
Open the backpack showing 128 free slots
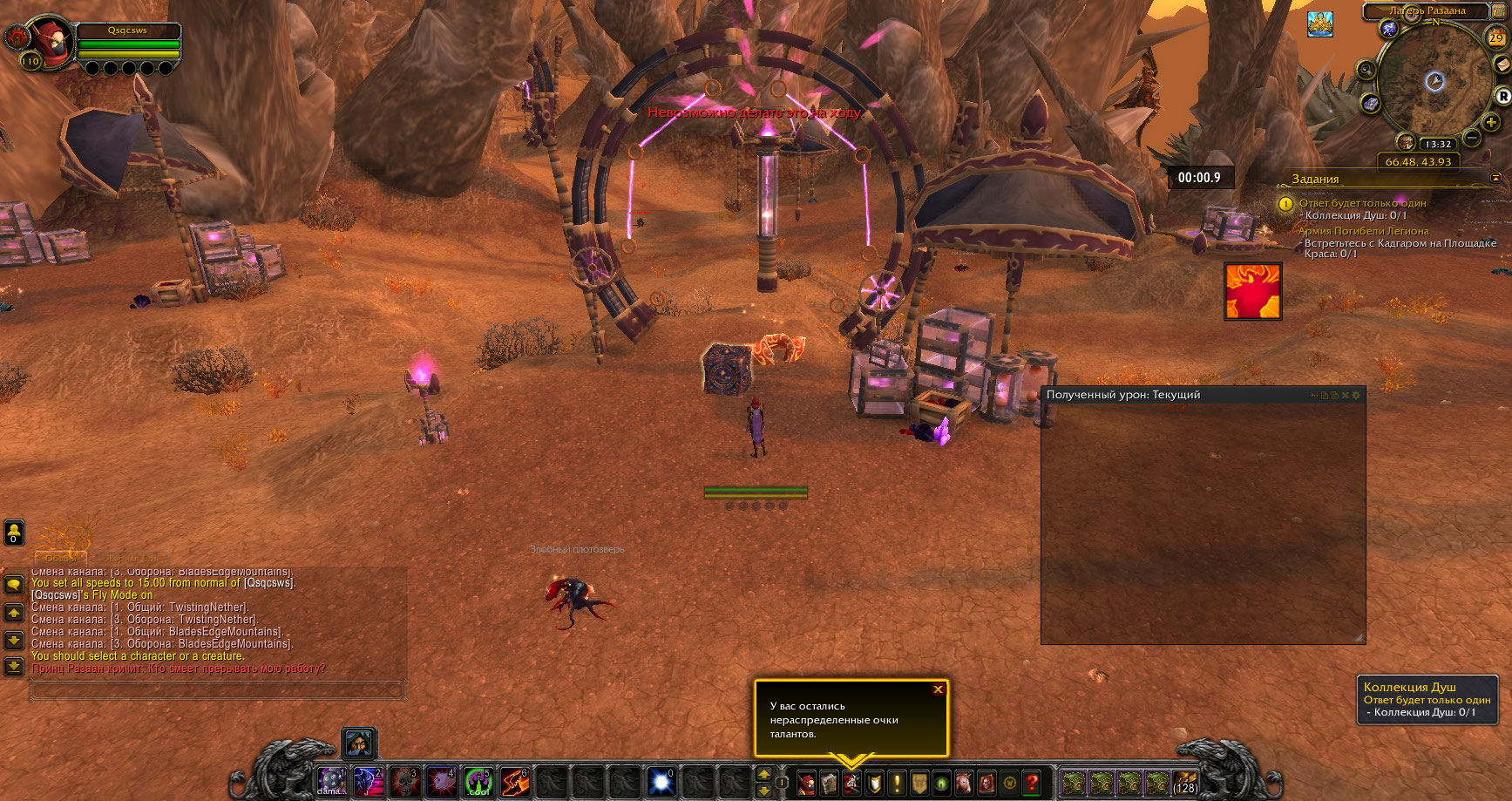pos(1184,782)
